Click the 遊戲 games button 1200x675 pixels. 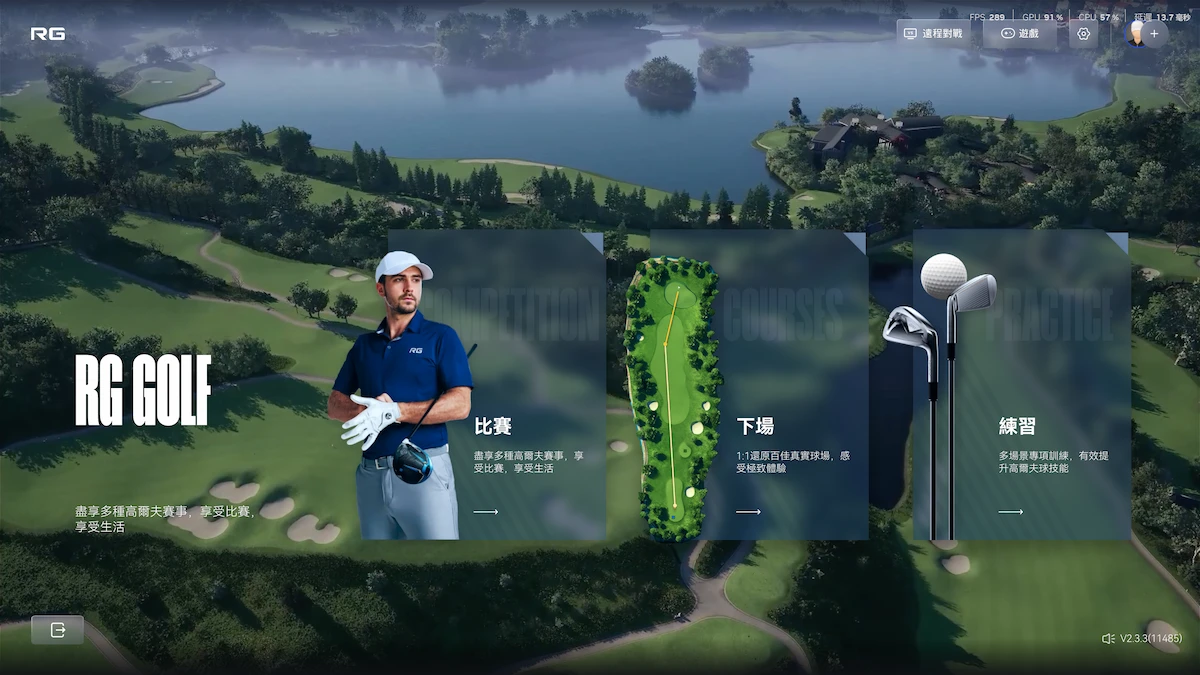click(1019, 34)
